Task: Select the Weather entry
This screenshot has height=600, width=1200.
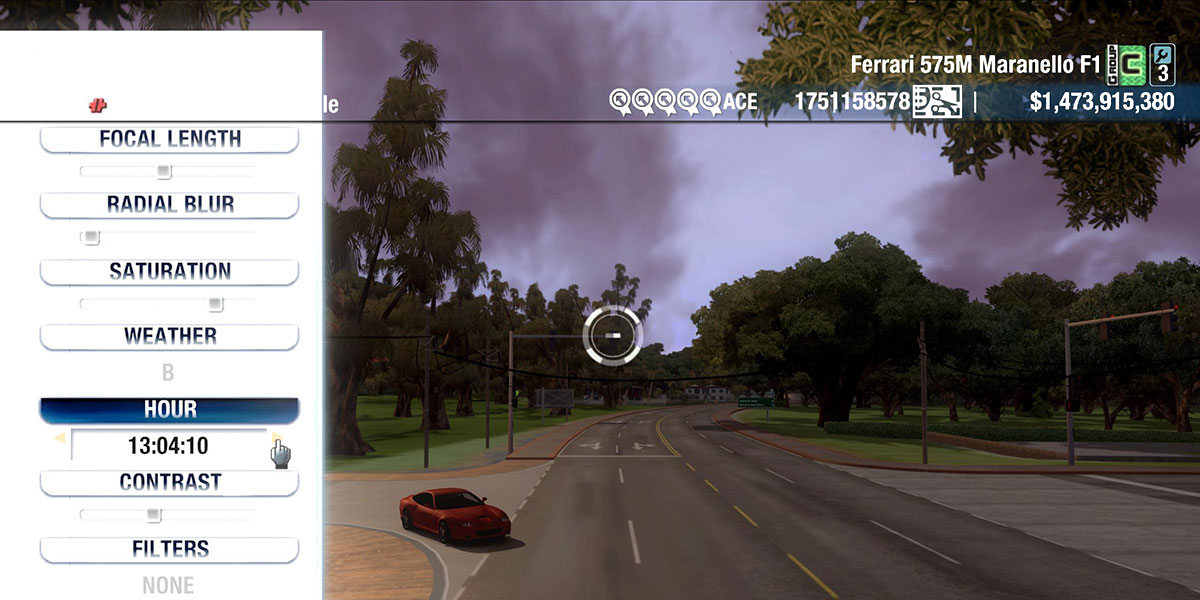Action: coord(169,336)
